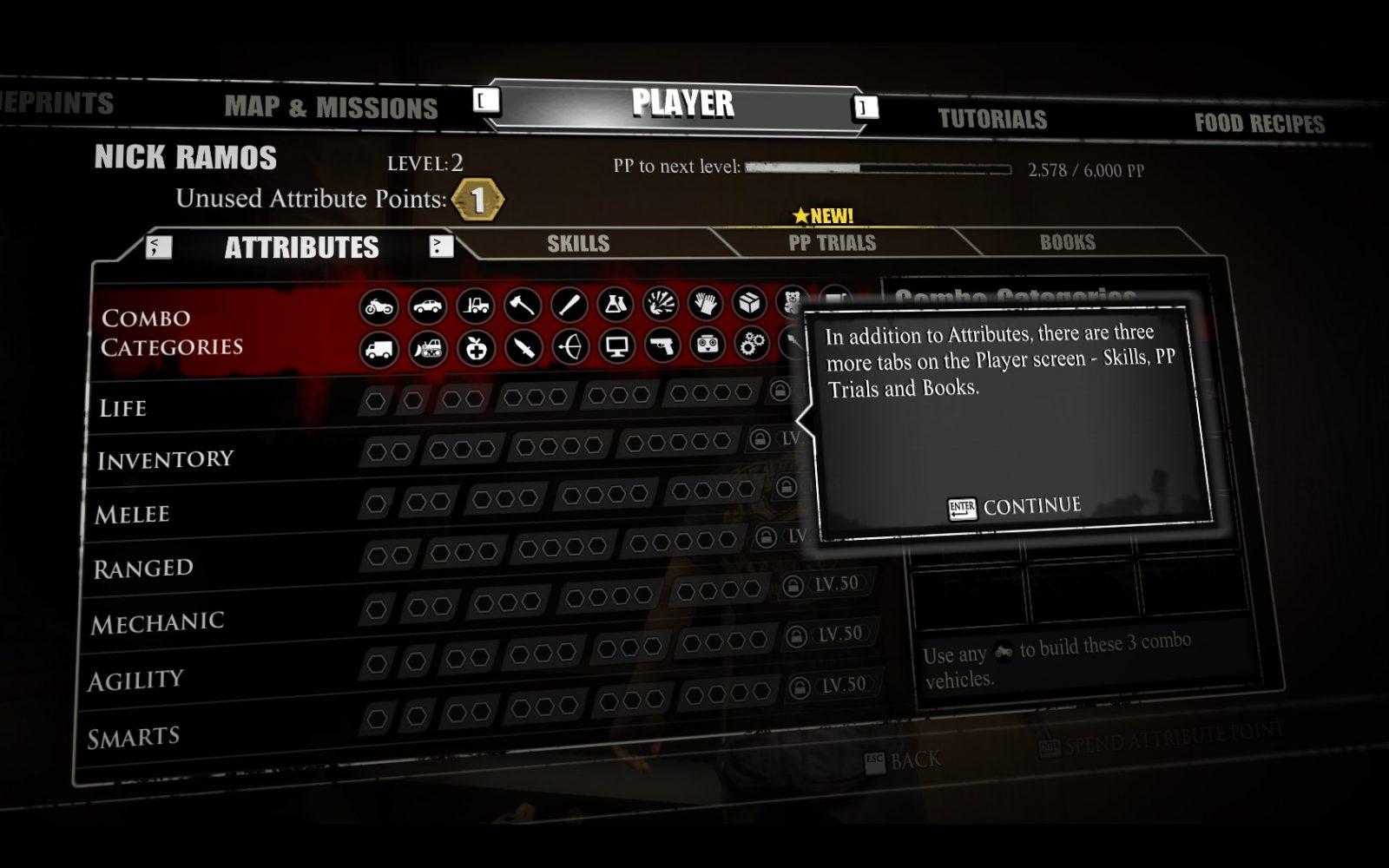
Task: Select the motorcycle combo category icon
Action: 379,306
